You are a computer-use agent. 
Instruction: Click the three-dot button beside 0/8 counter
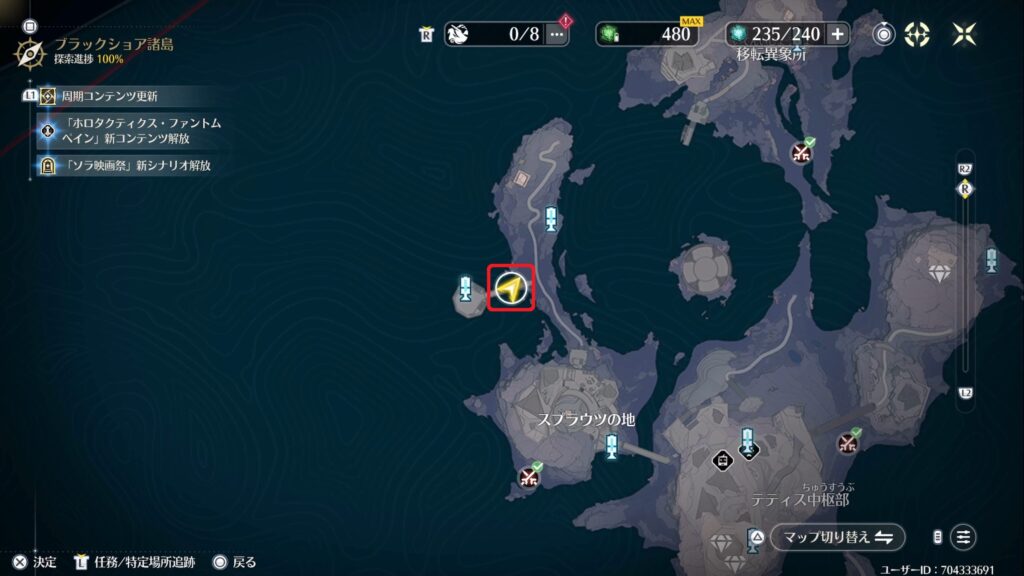coord(558,34)
